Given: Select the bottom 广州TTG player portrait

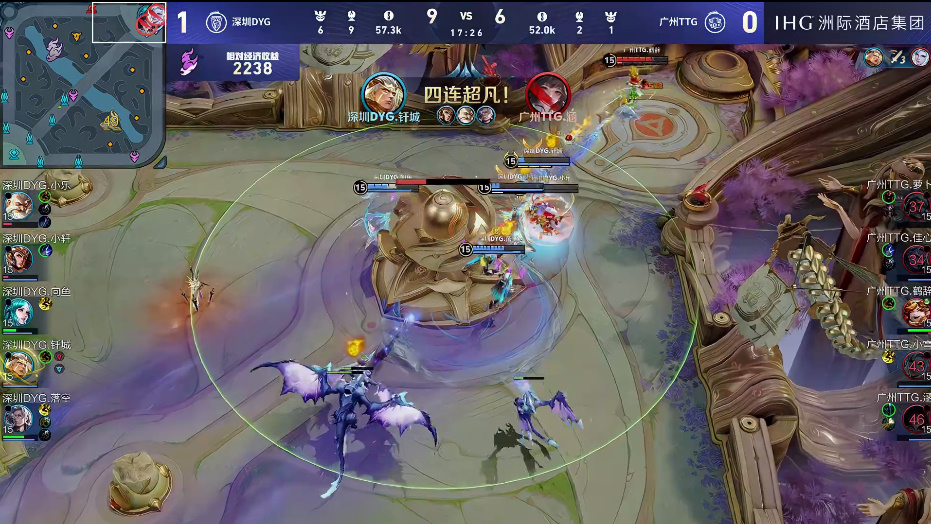Looking at the screenshot, I should click(x=915, y=419).
